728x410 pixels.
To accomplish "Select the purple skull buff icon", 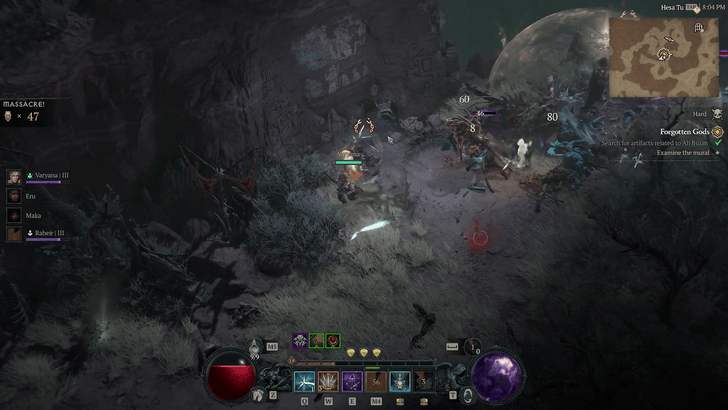I will pos(300,341).
